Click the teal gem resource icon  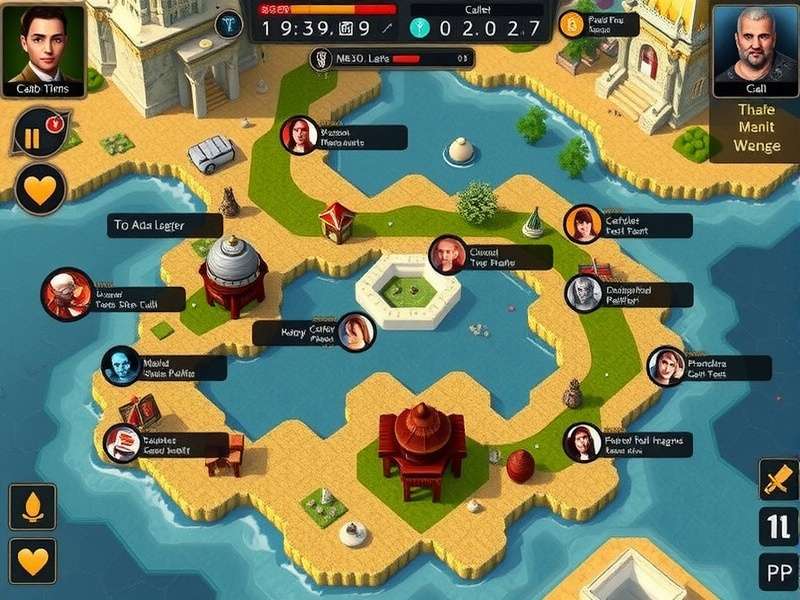coord(421,28)
